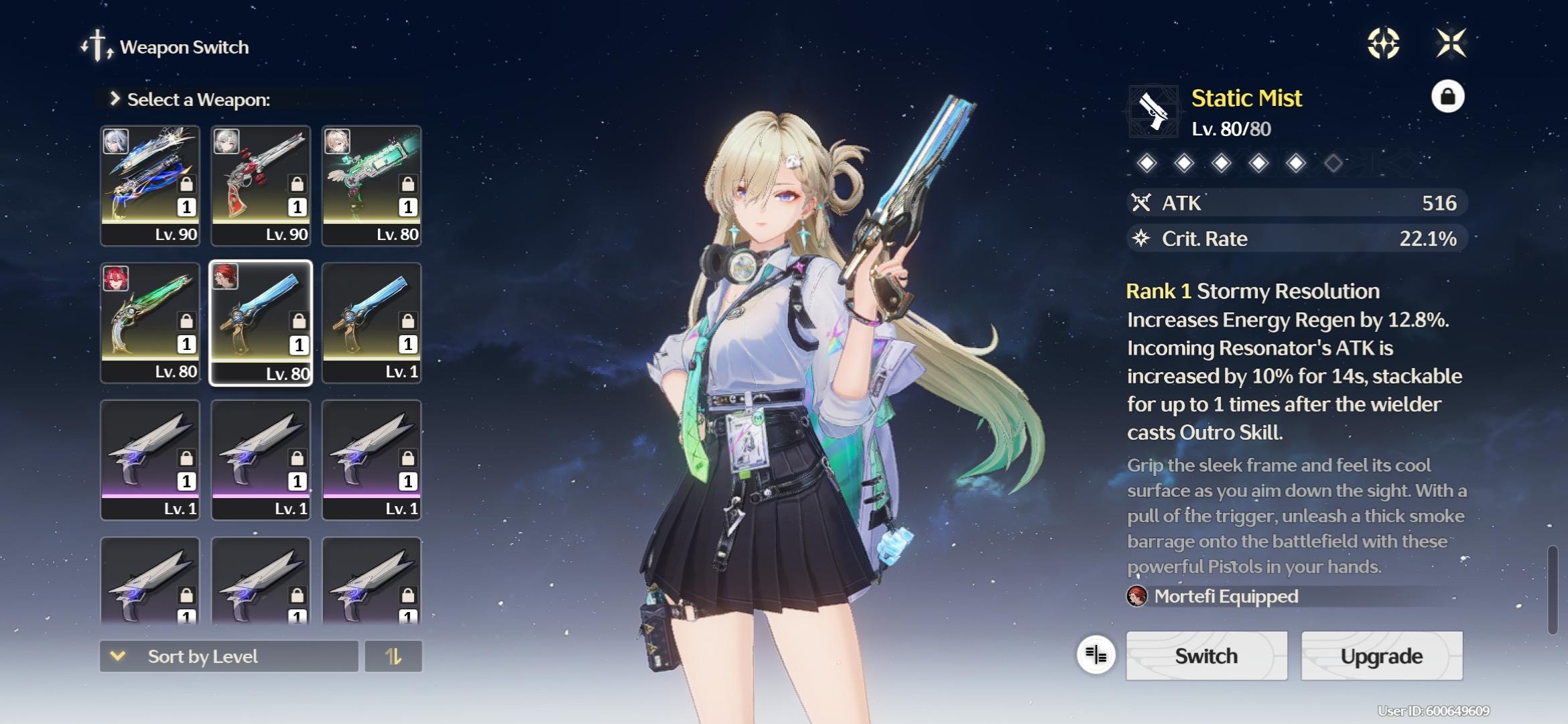The image size is (1568, 724).
Task: Select the Lv. 90 blue-gold pistols
Action: [x=150, y=186]
